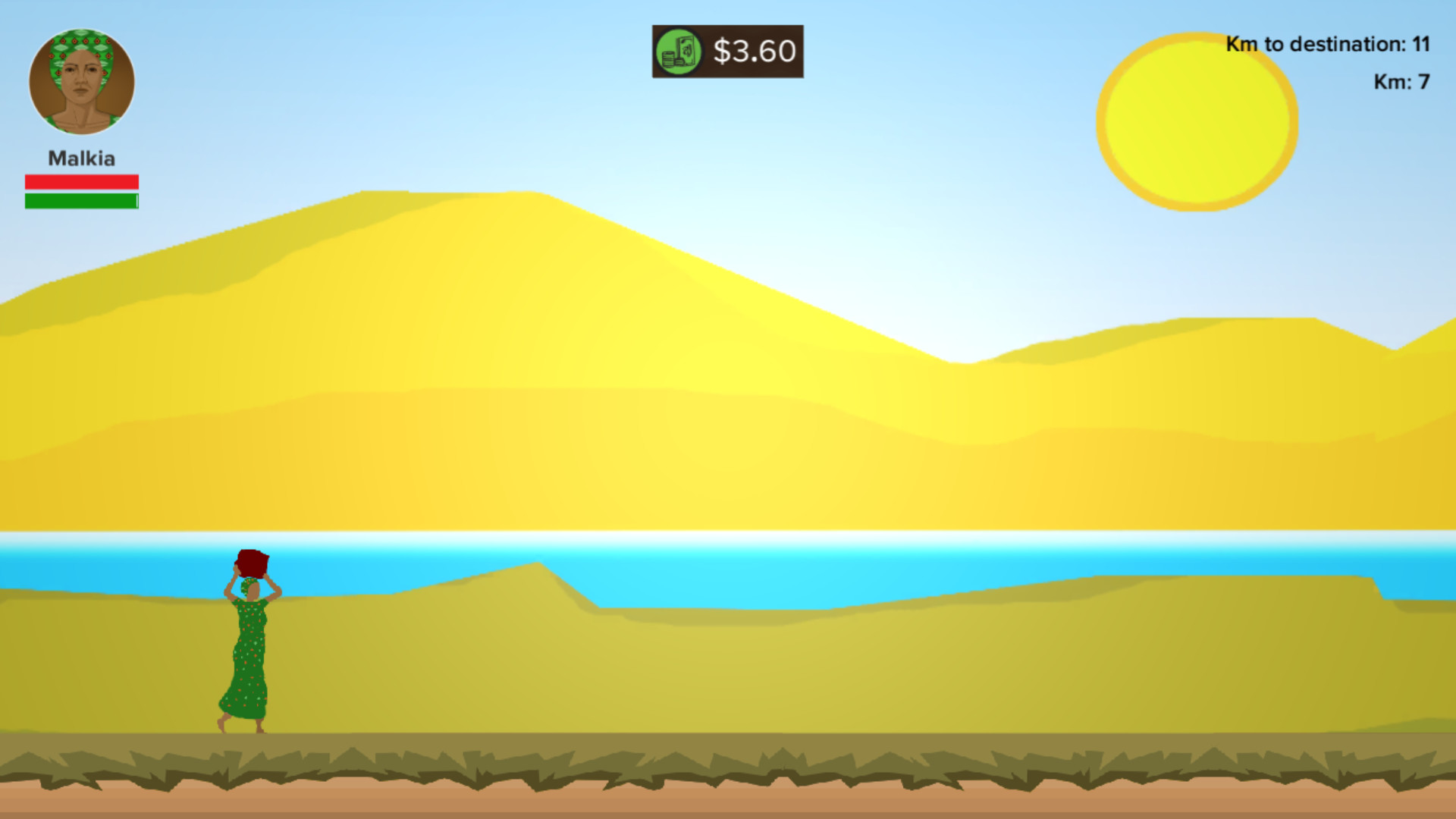Viewport: 1456px width, 819px height.
Task: Tap the sun in the sky
Action: tap(1196, 120)
